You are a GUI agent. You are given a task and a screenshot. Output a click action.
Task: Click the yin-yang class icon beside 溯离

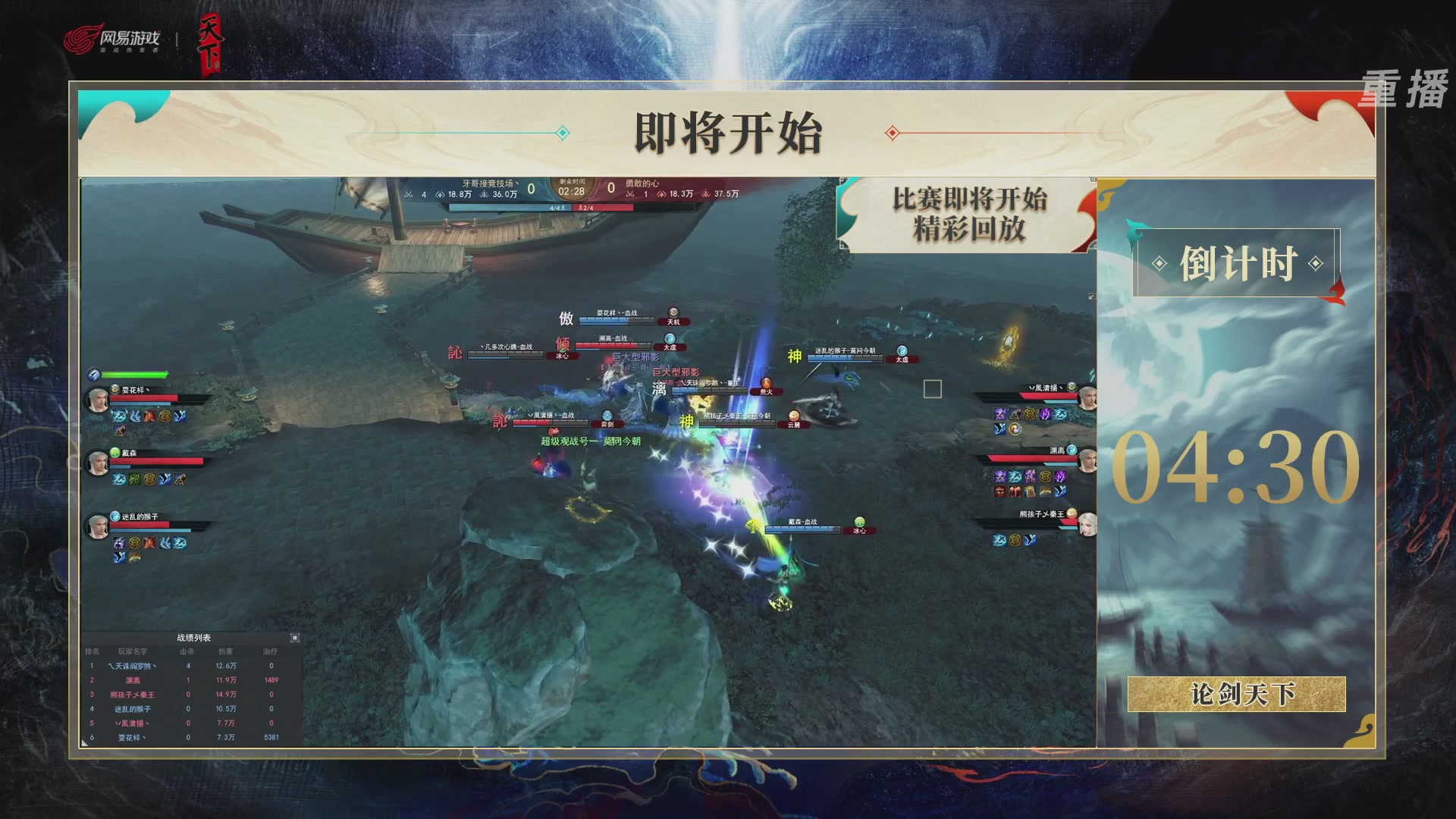(x=1074, y=450)
